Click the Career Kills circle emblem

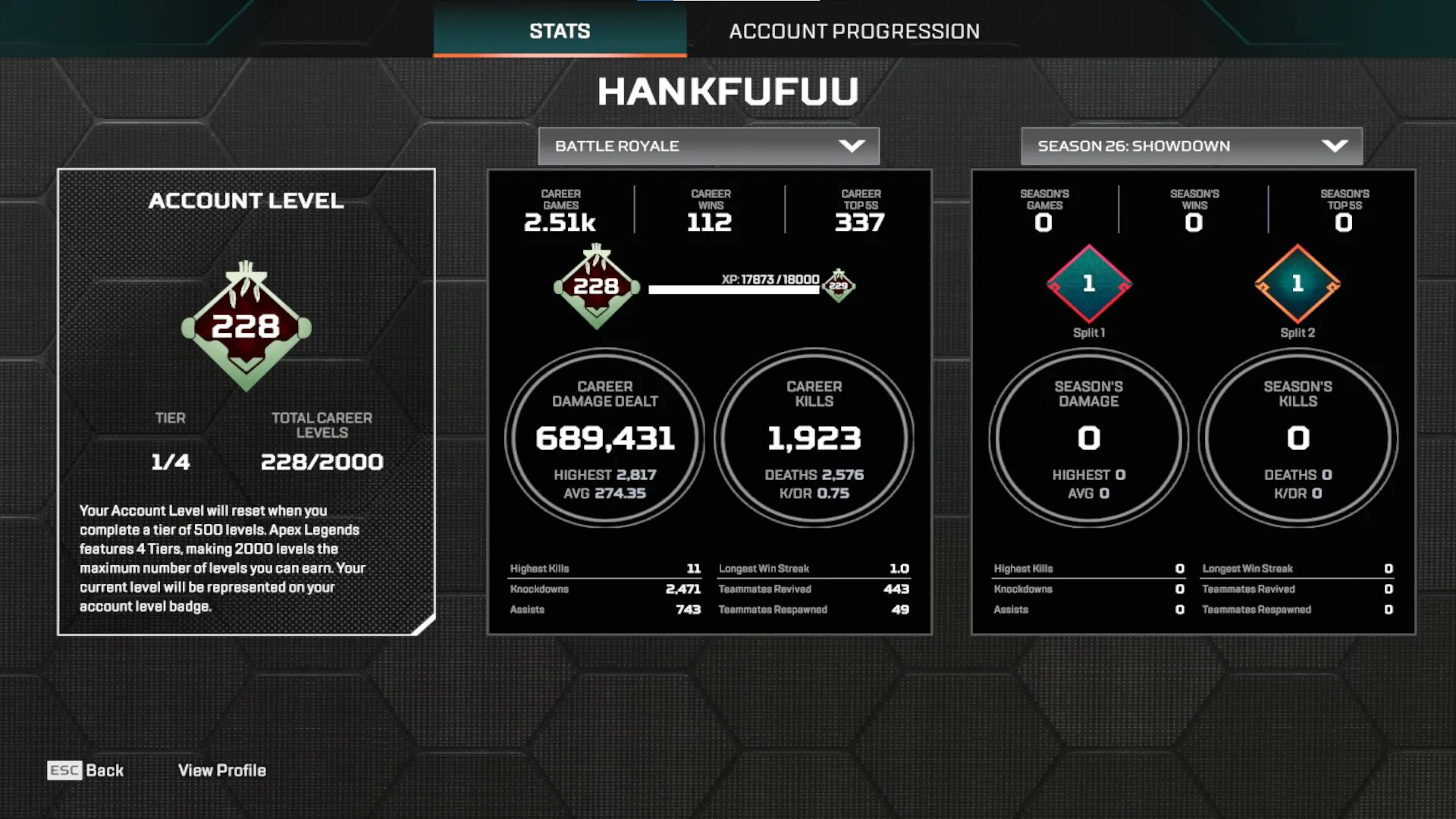[814, 438]
